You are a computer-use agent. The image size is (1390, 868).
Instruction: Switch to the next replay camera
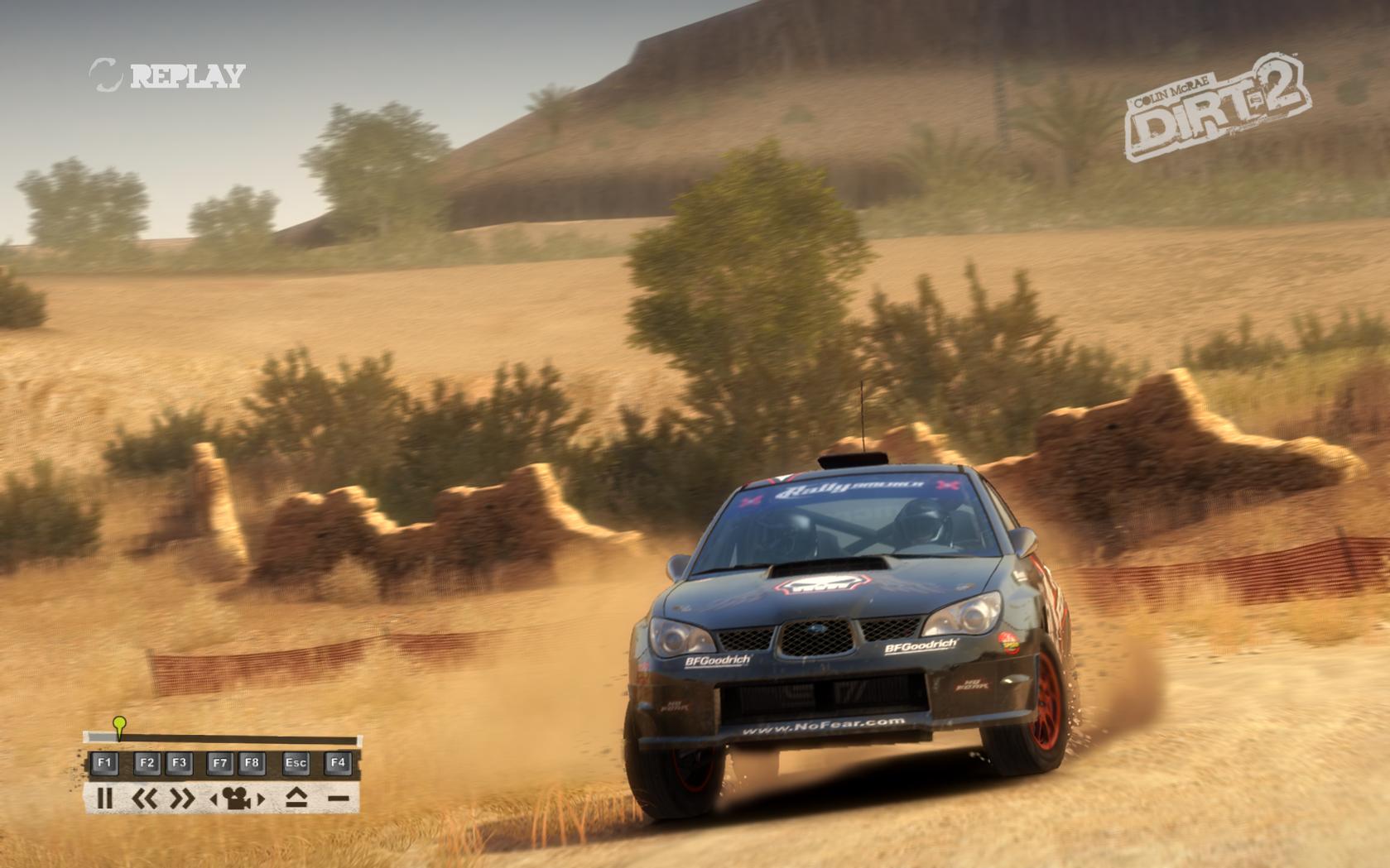(261, 799)
